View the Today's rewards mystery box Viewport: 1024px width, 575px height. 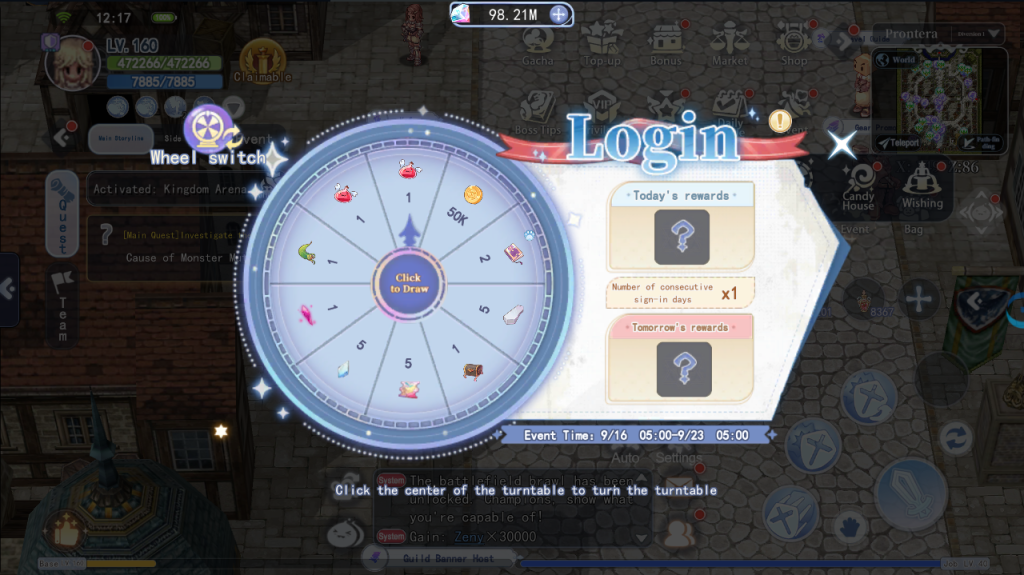tap(681, 237)
